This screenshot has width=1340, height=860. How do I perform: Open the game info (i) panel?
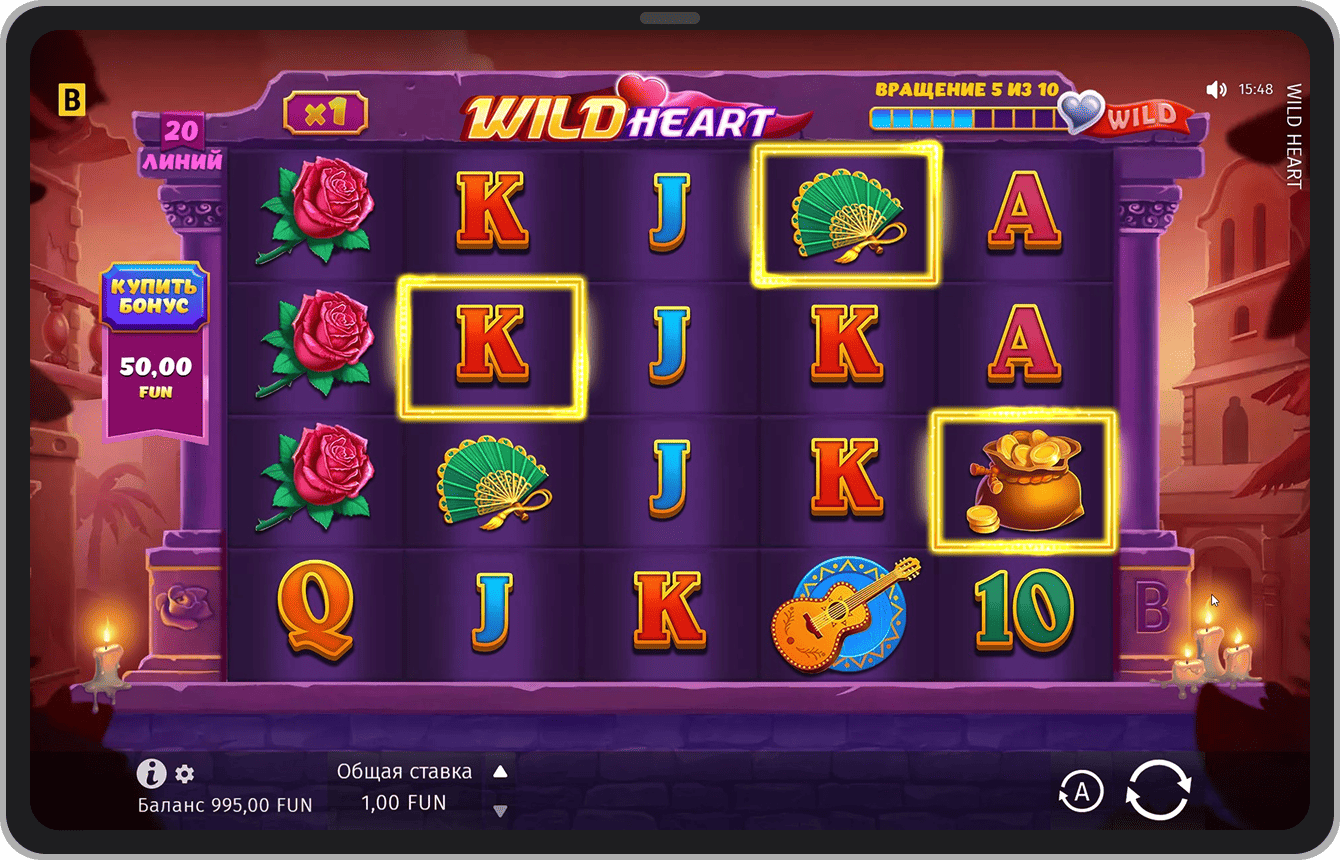[x=151, y=773]
